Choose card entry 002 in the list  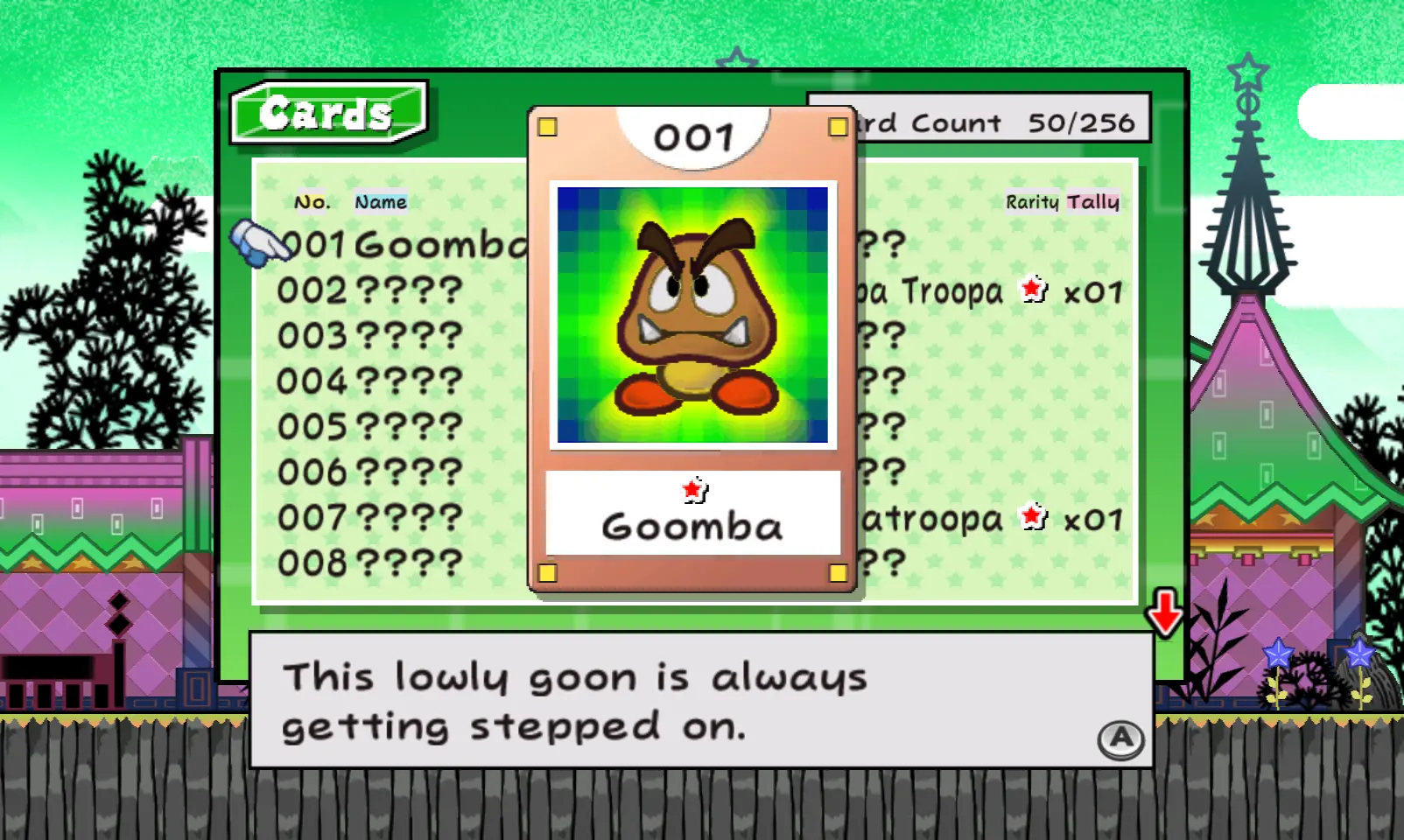tap(369, 290)
